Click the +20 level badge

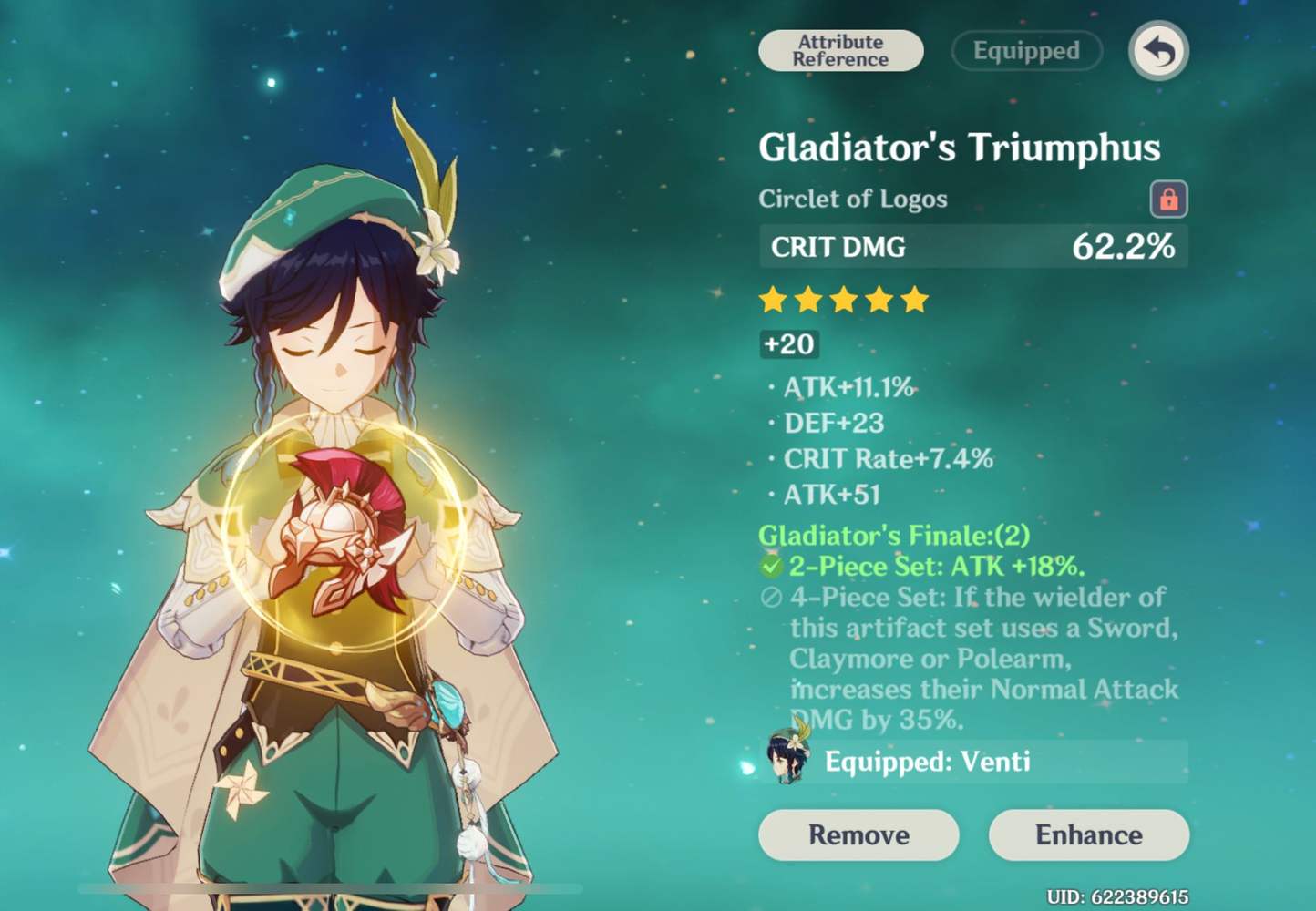click(789, 344)
